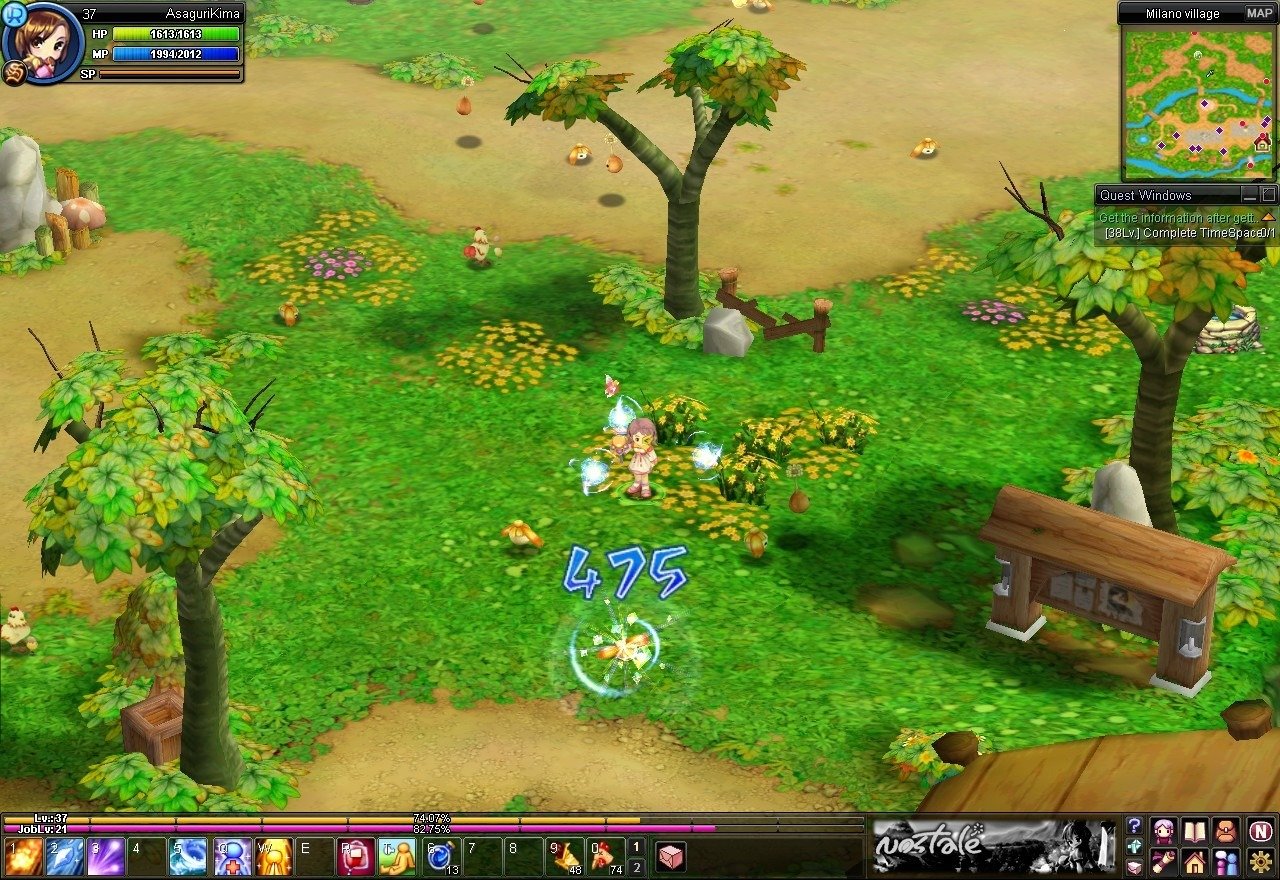
Task: Cast the purple beam skill in slot 3
Action: (106, 857)
